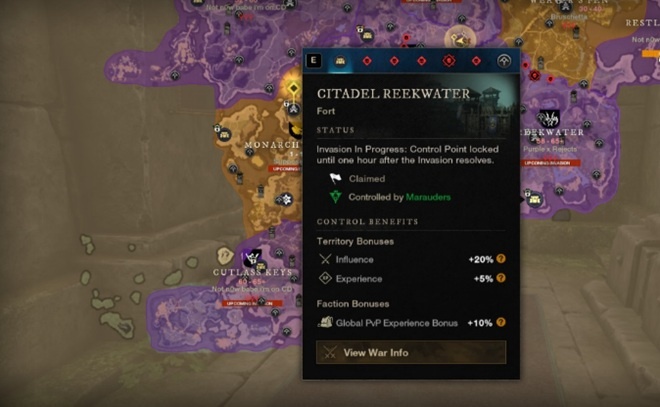660x407 pixels.
Task: Select the fort tab in the tooltip
Action: (341, 61)
